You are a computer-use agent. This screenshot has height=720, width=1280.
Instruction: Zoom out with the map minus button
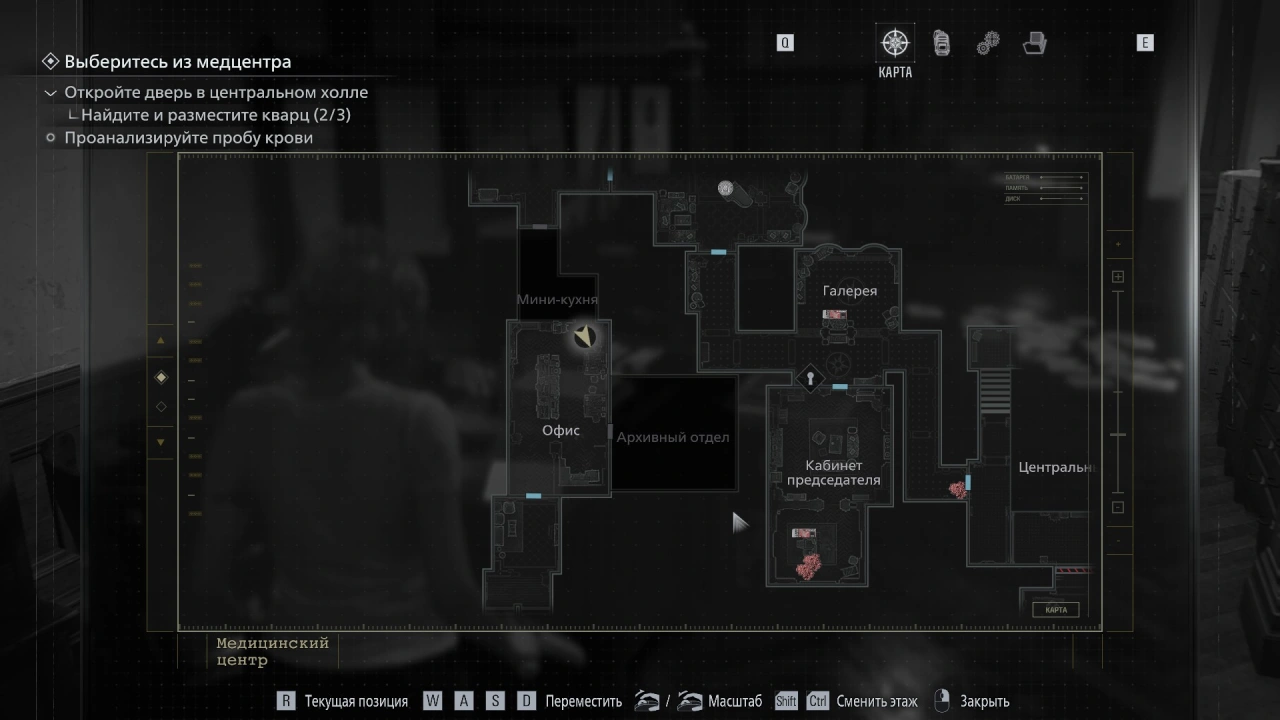pyautogui.click(x=1118, y=507)
